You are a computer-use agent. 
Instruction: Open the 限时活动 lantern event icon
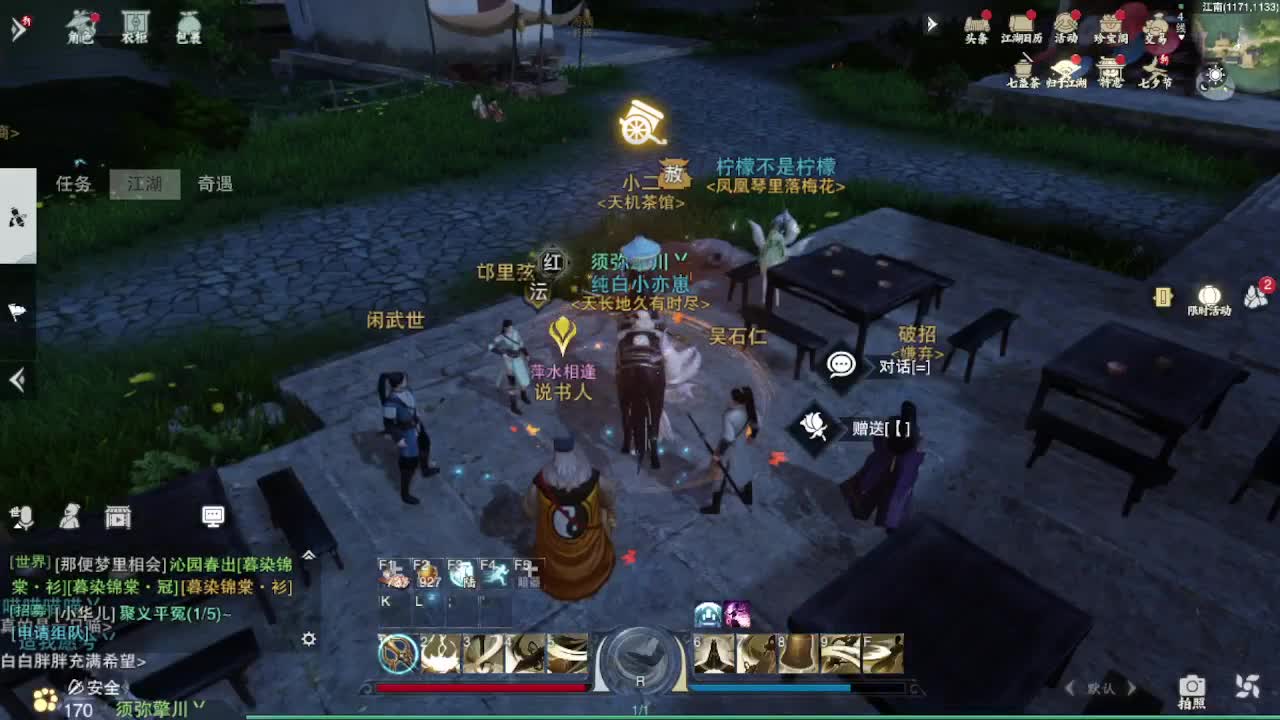[x=1209, y=295]
